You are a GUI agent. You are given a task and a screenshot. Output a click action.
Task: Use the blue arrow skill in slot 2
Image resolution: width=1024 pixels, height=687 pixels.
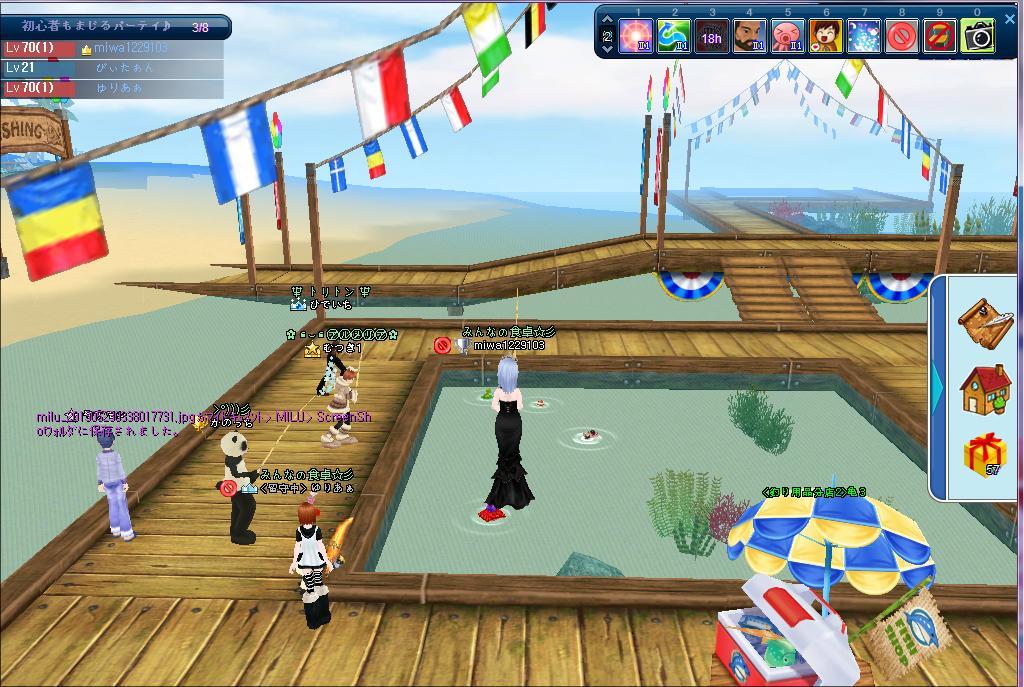pos(674,37)
